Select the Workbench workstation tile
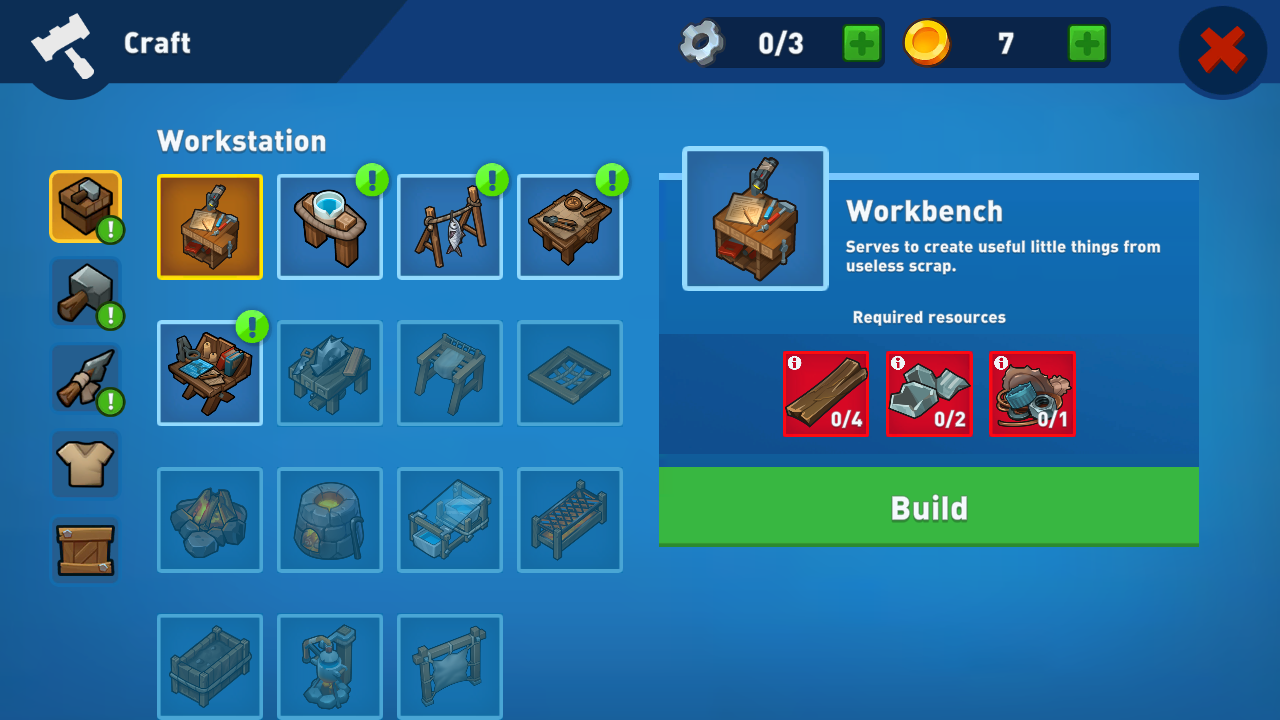1280x720 pixels. tap(210, 227)
